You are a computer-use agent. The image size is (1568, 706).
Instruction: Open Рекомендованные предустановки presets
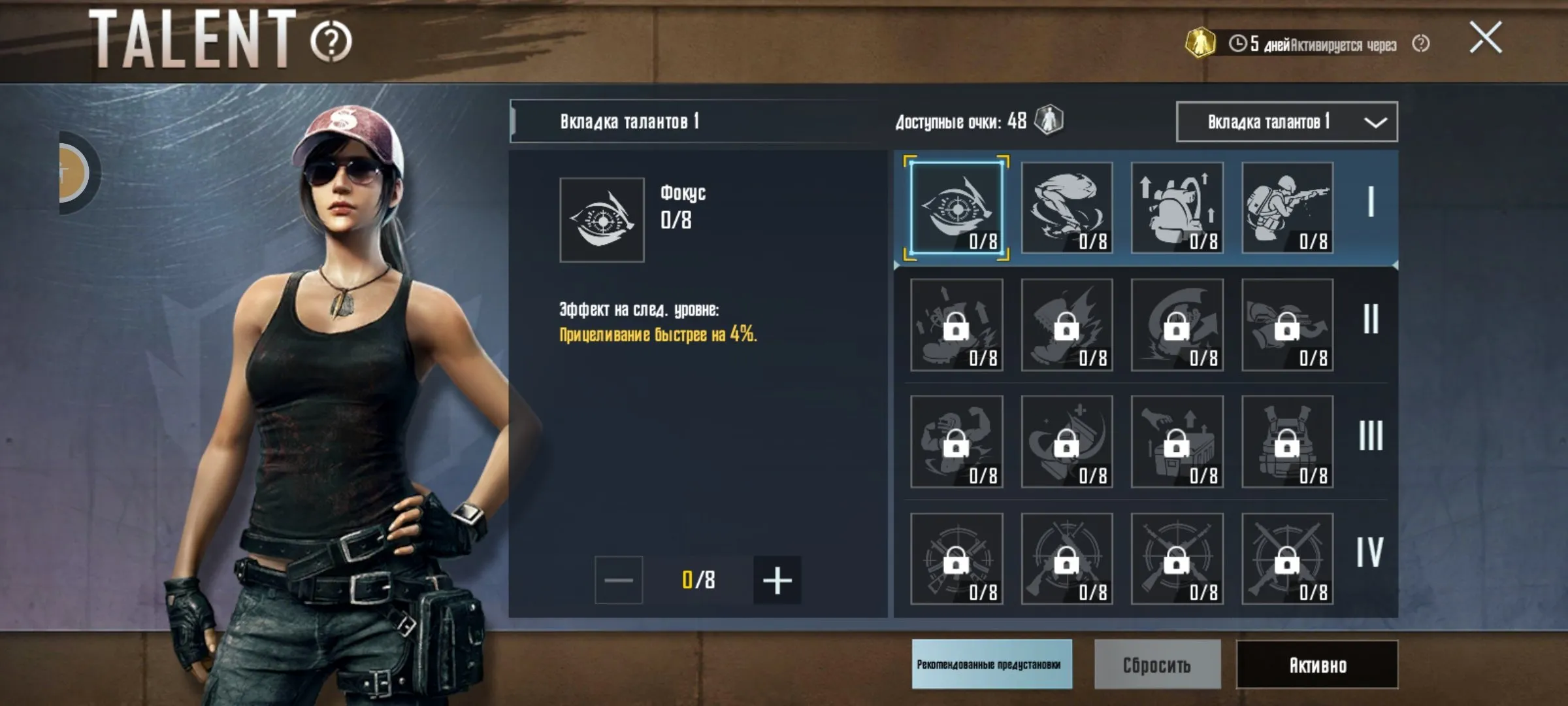point(992,665)
